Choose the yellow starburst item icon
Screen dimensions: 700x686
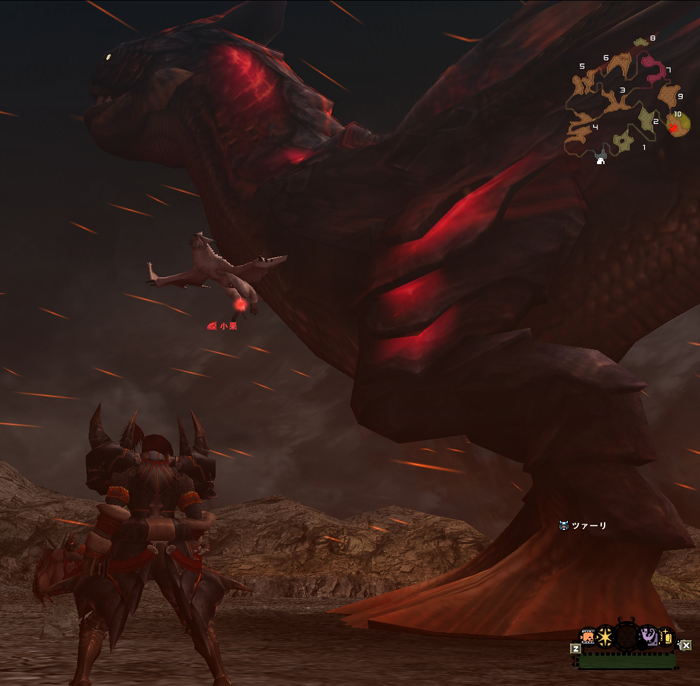(x=606, y=636)
